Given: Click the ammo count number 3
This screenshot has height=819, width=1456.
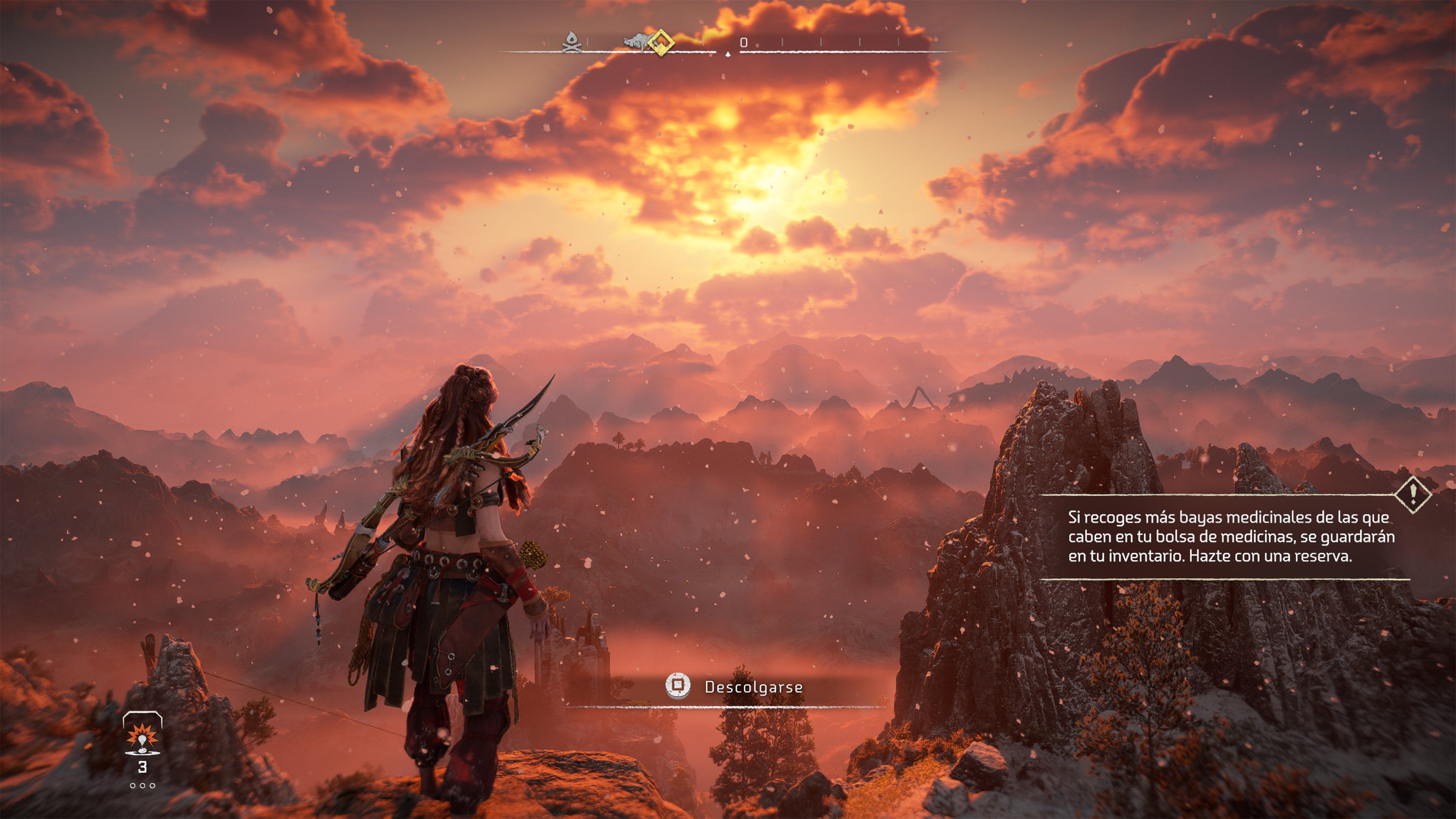Looking at the screenshot, I should 143,767.
